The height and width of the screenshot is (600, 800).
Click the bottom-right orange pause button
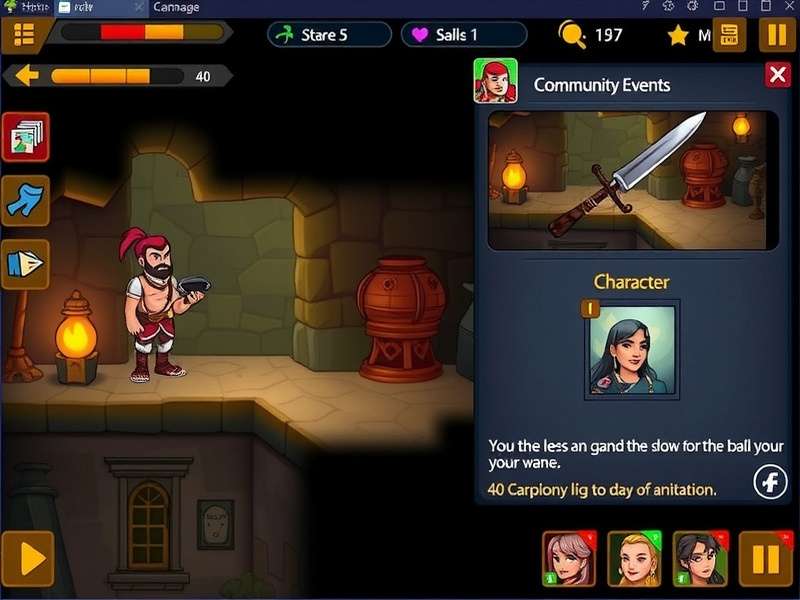pyautogui.click(x=765, y=558)
